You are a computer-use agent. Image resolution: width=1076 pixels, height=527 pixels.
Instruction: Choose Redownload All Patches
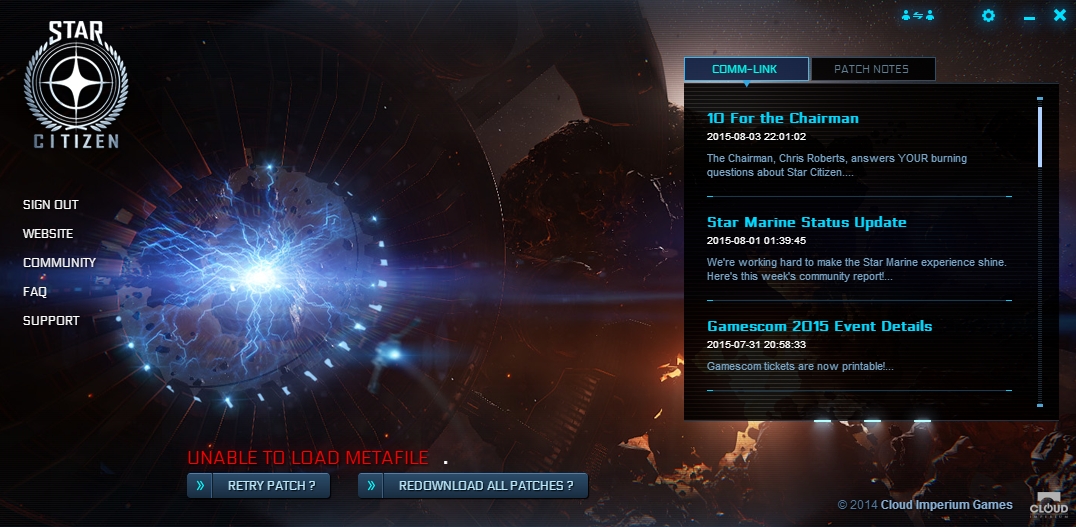[473, 486]
